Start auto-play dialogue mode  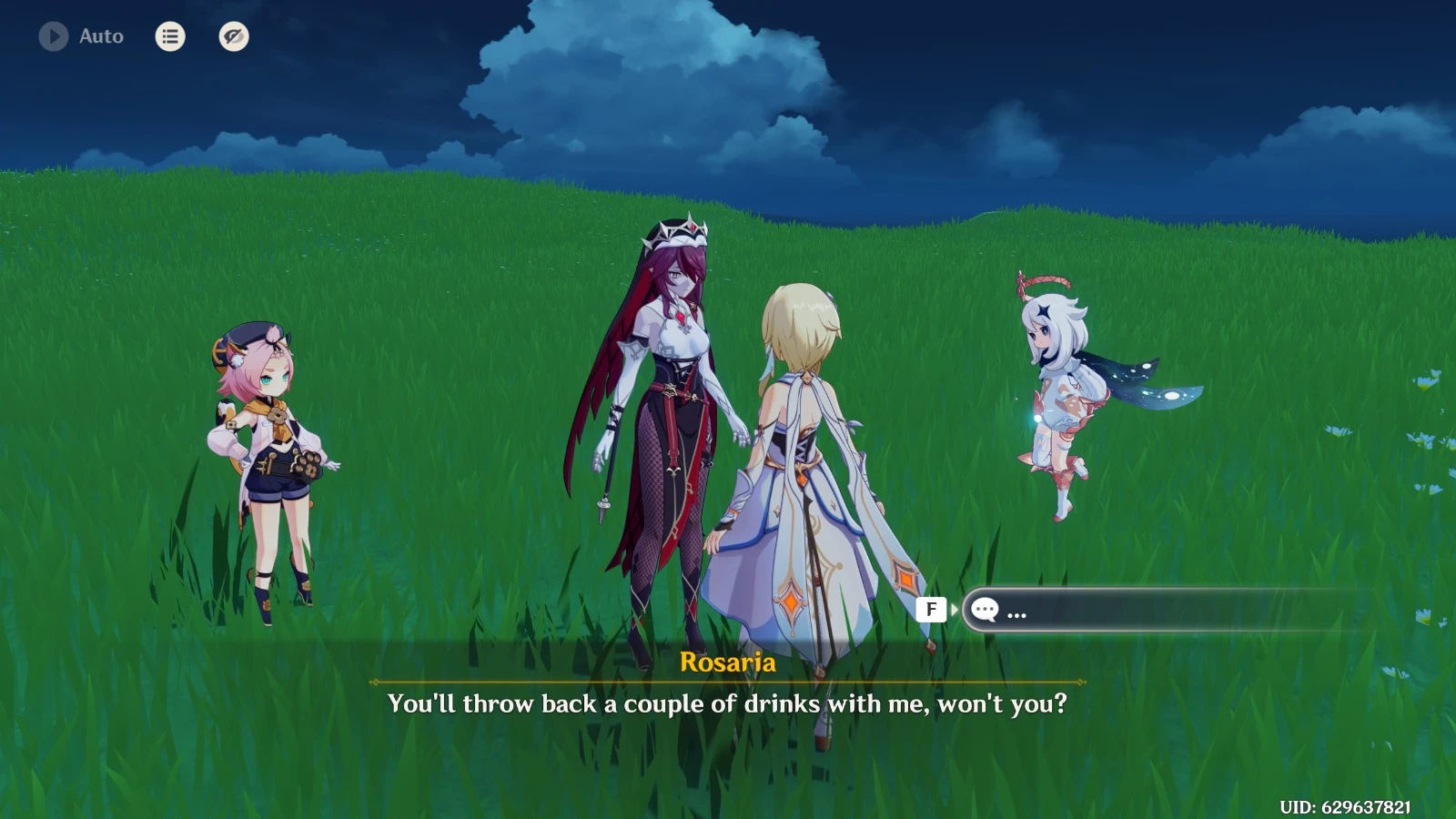click(82, 36)
